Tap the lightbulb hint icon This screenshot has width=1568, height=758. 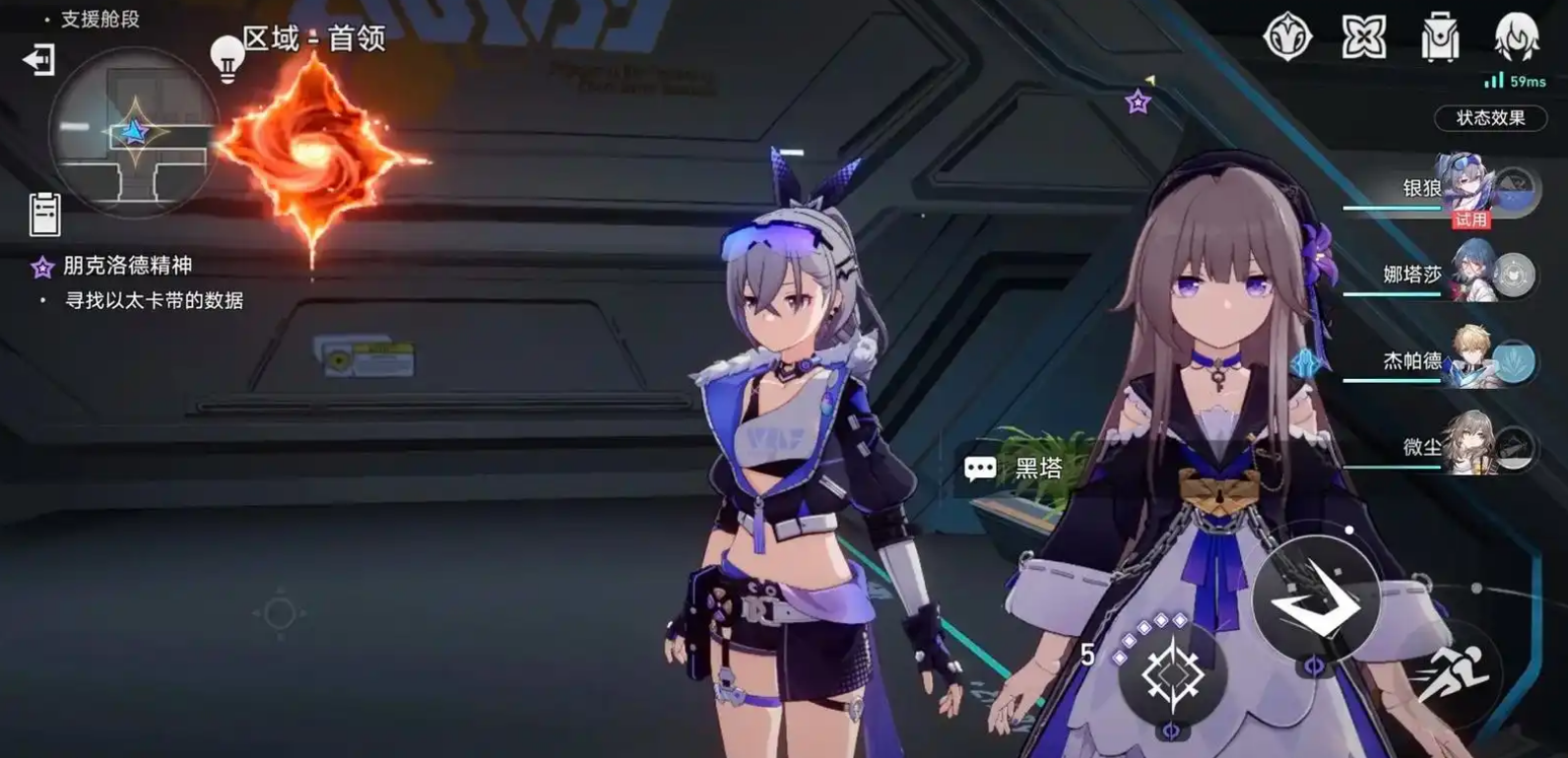tap(227, 58)
